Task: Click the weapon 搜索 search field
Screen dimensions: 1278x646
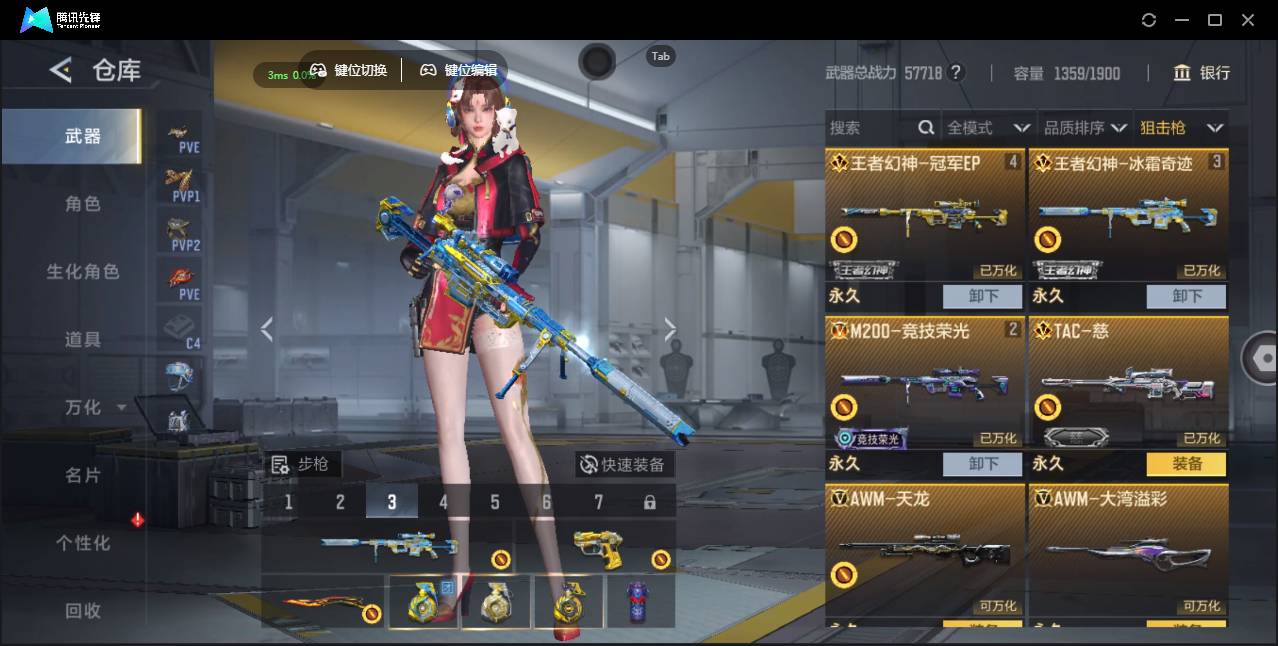Action: point(870,128)
